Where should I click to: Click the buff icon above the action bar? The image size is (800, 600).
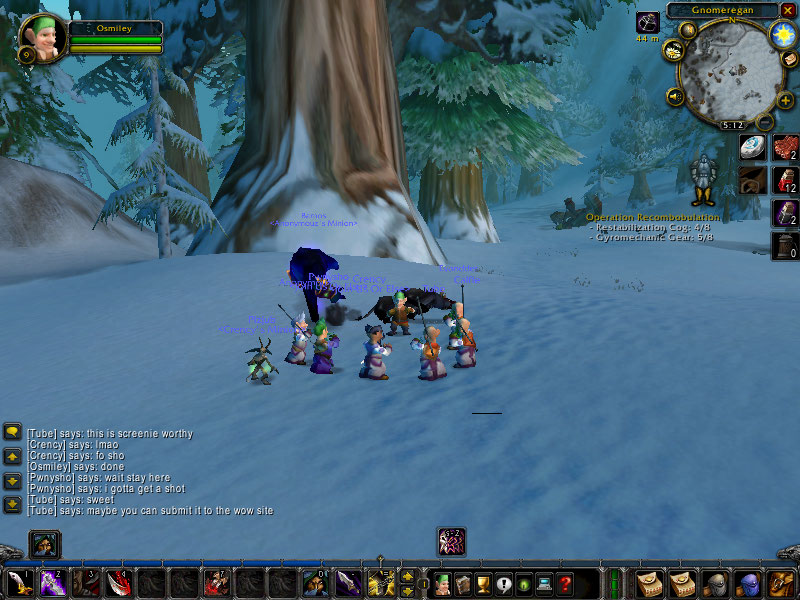click(x=451, y=541)
